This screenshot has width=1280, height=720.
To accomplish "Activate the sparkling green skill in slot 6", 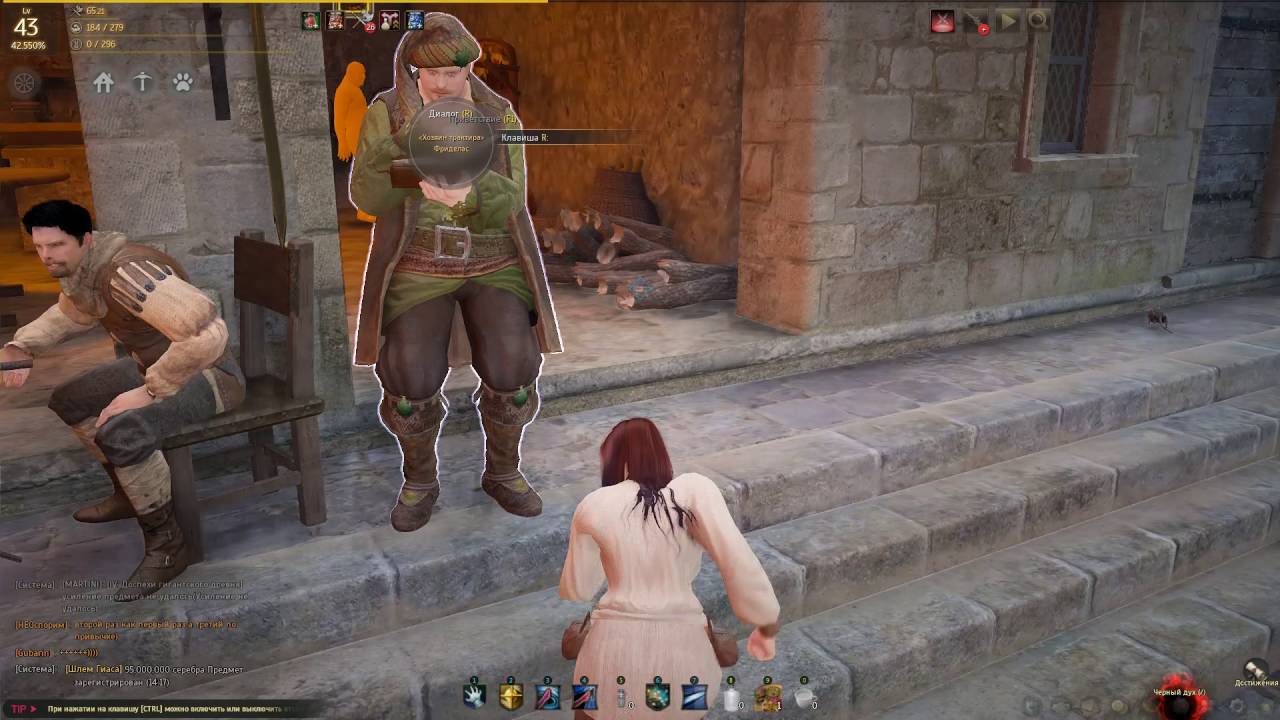I will [657, 696].
